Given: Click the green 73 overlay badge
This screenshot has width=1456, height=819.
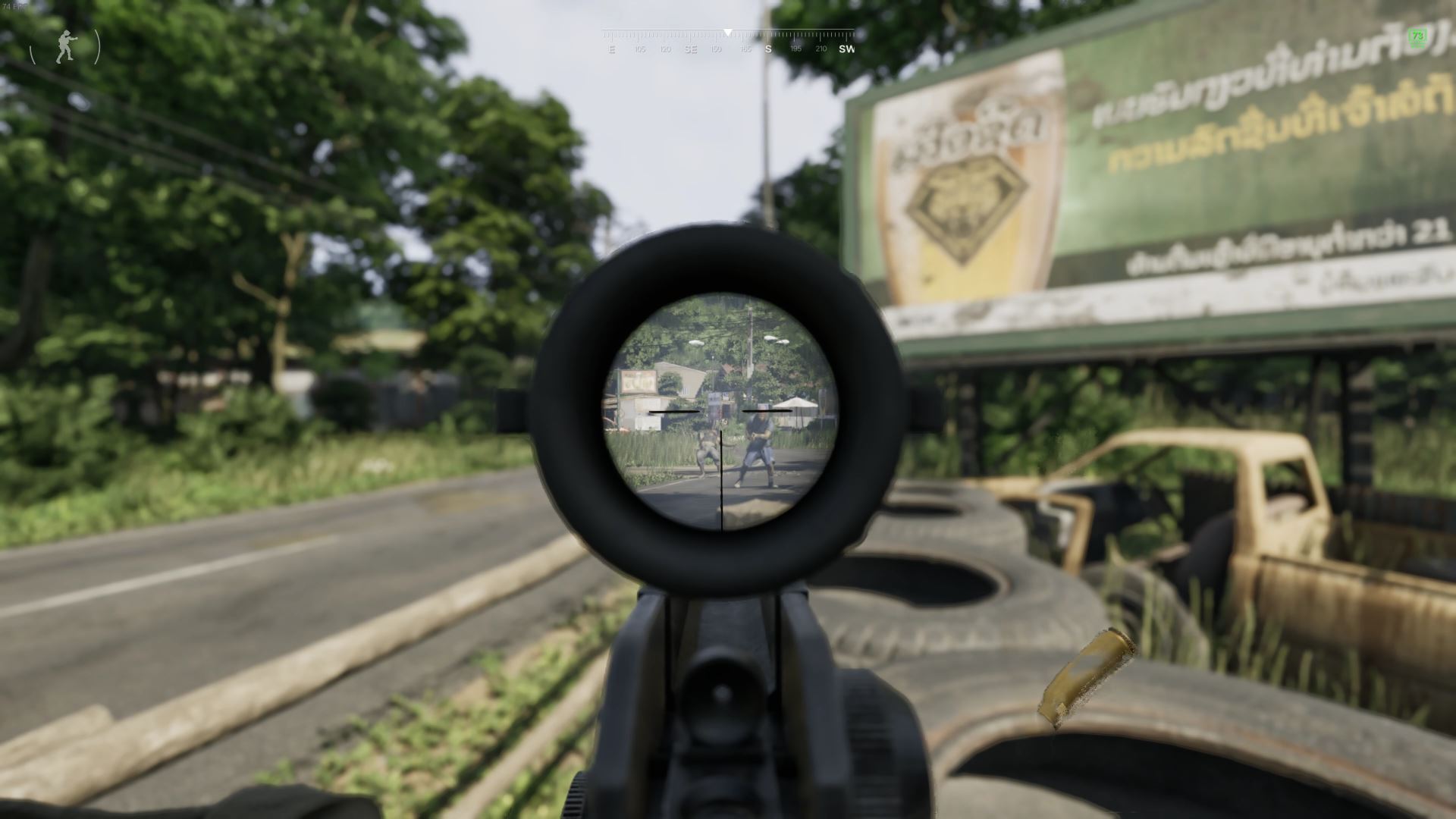Looking at the screenshot, I should point(1417,37).
